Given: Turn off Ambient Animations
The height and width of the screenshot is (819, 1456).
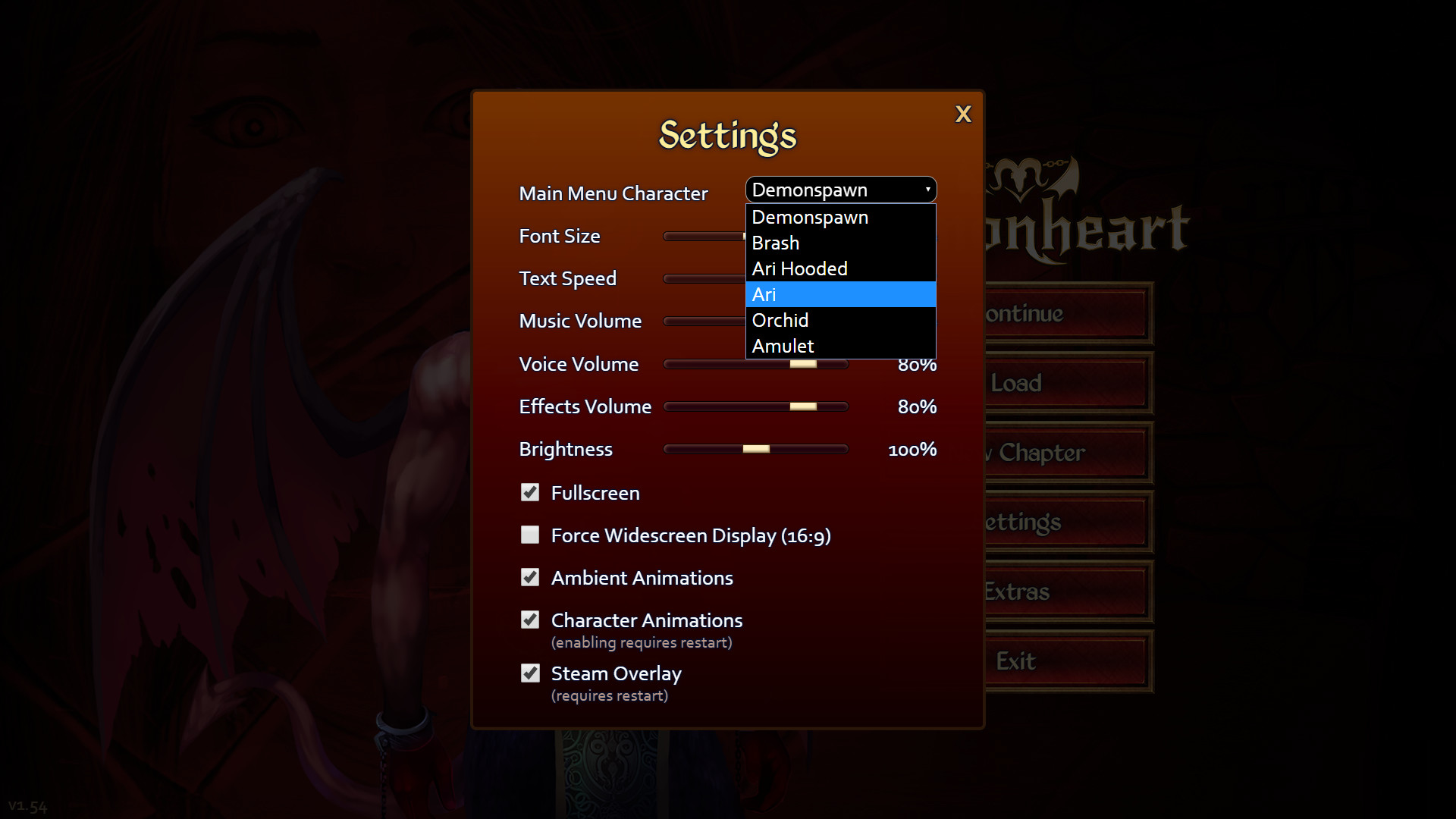Looking at the screenshot, I should pos(530,577).
